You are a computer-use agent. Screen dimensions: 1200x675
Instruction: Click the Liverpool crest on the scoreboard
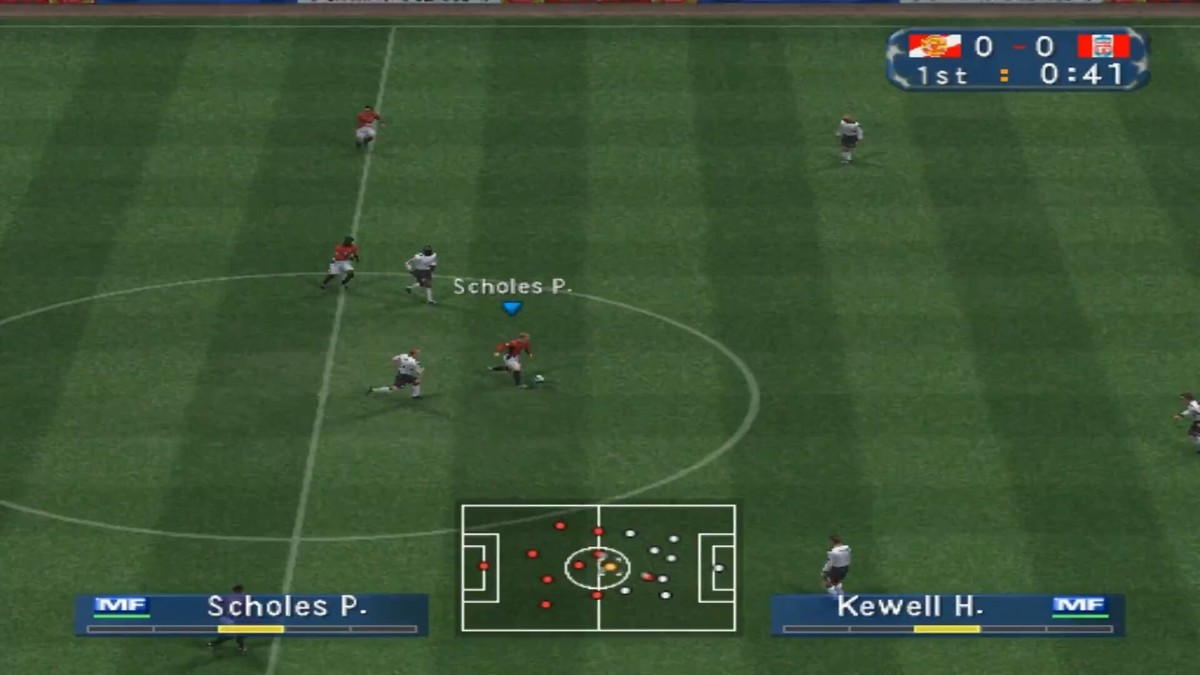[1103, 46]
